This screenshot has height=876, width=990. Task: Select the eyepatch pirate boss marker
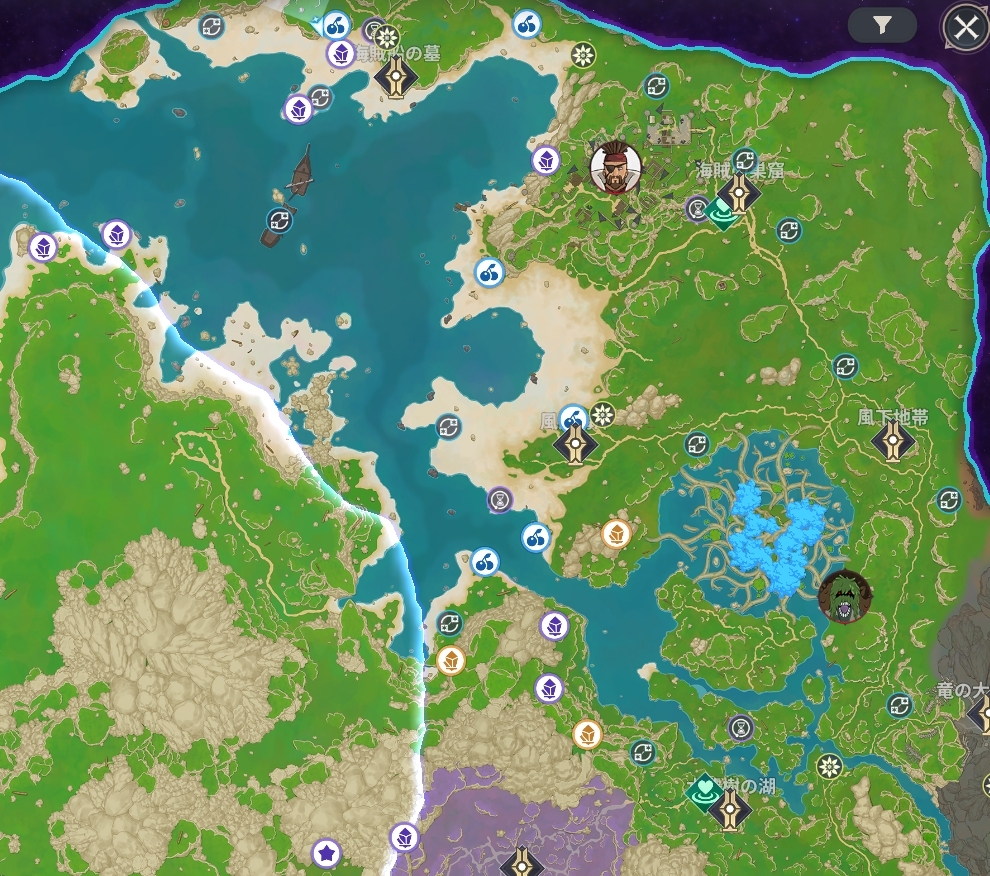pyautogui.click(x=615, y=168)
